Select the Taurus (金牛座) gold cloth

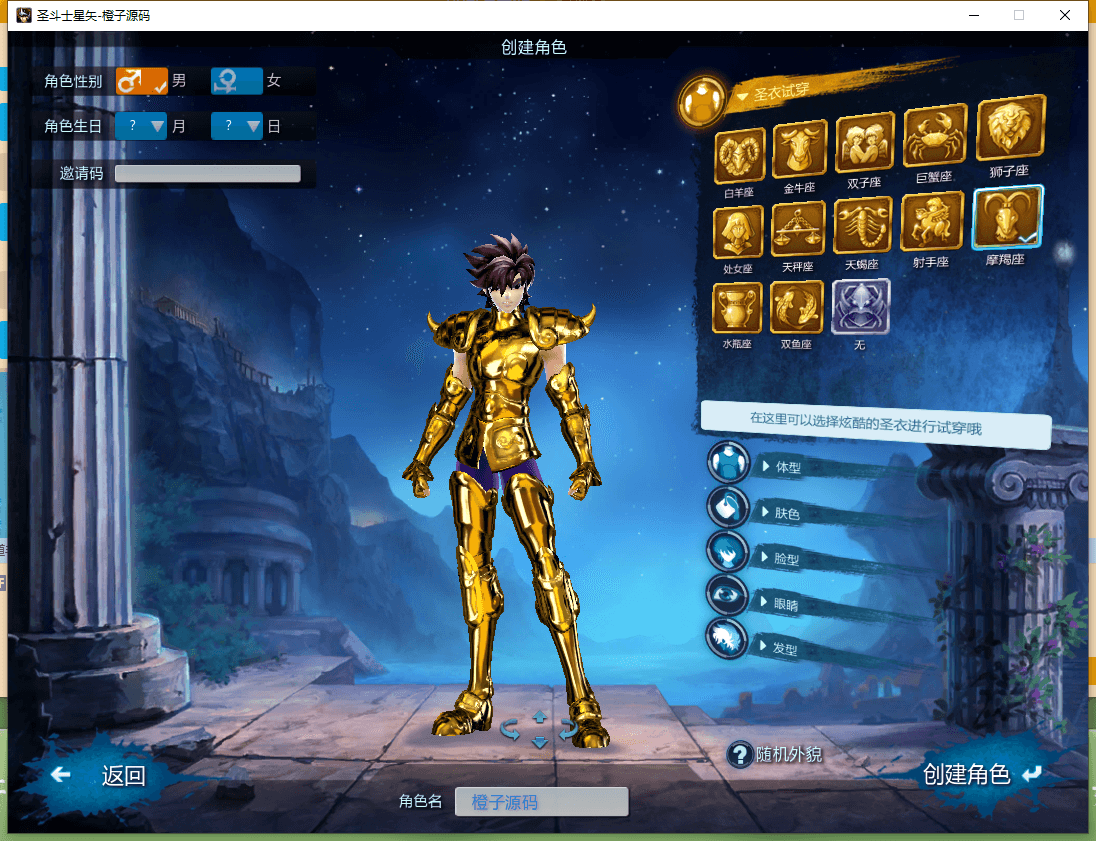(799, 150)
